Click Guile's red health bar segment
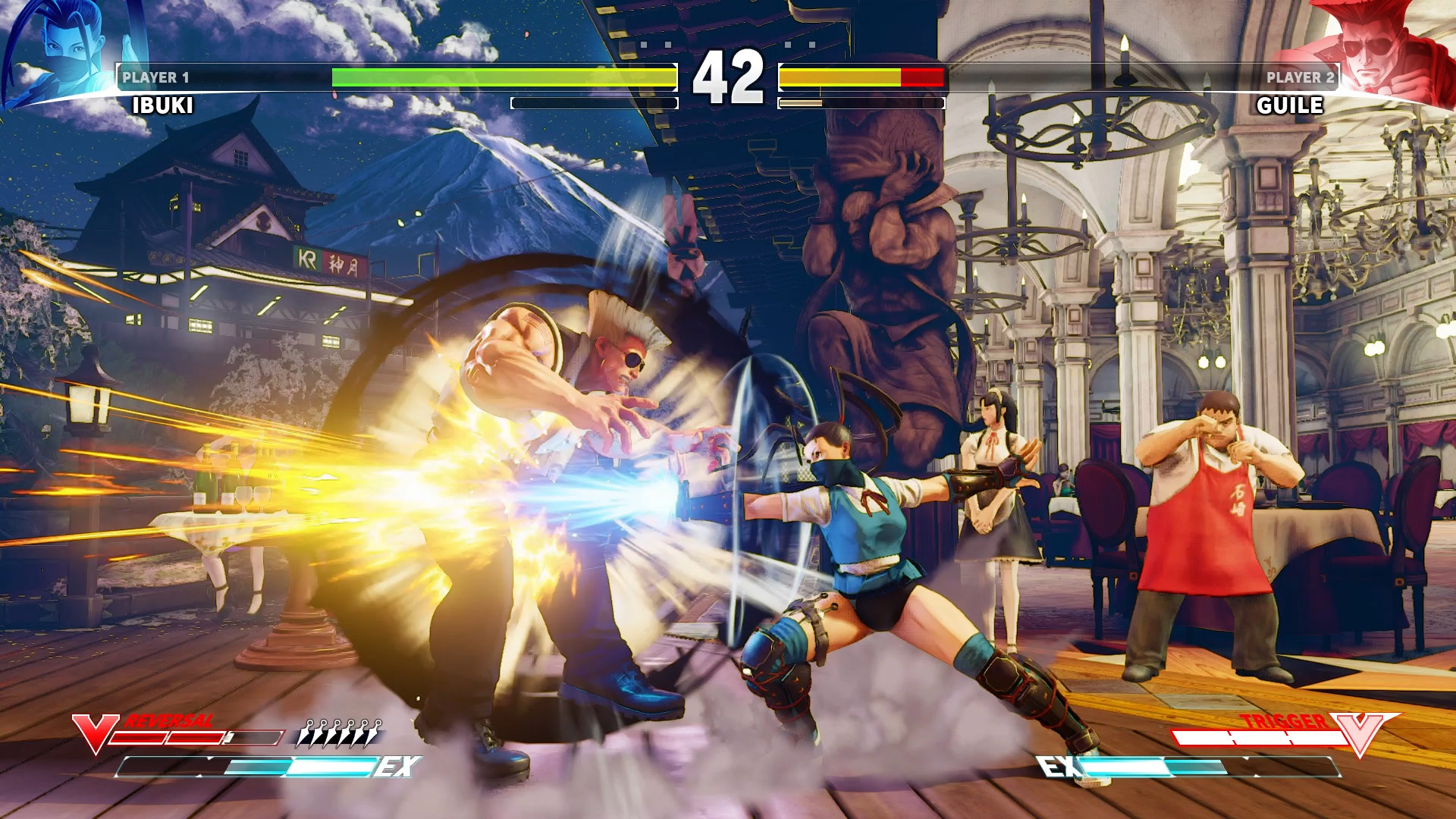This screenshot has width=1456, height=819. point(921,76)
